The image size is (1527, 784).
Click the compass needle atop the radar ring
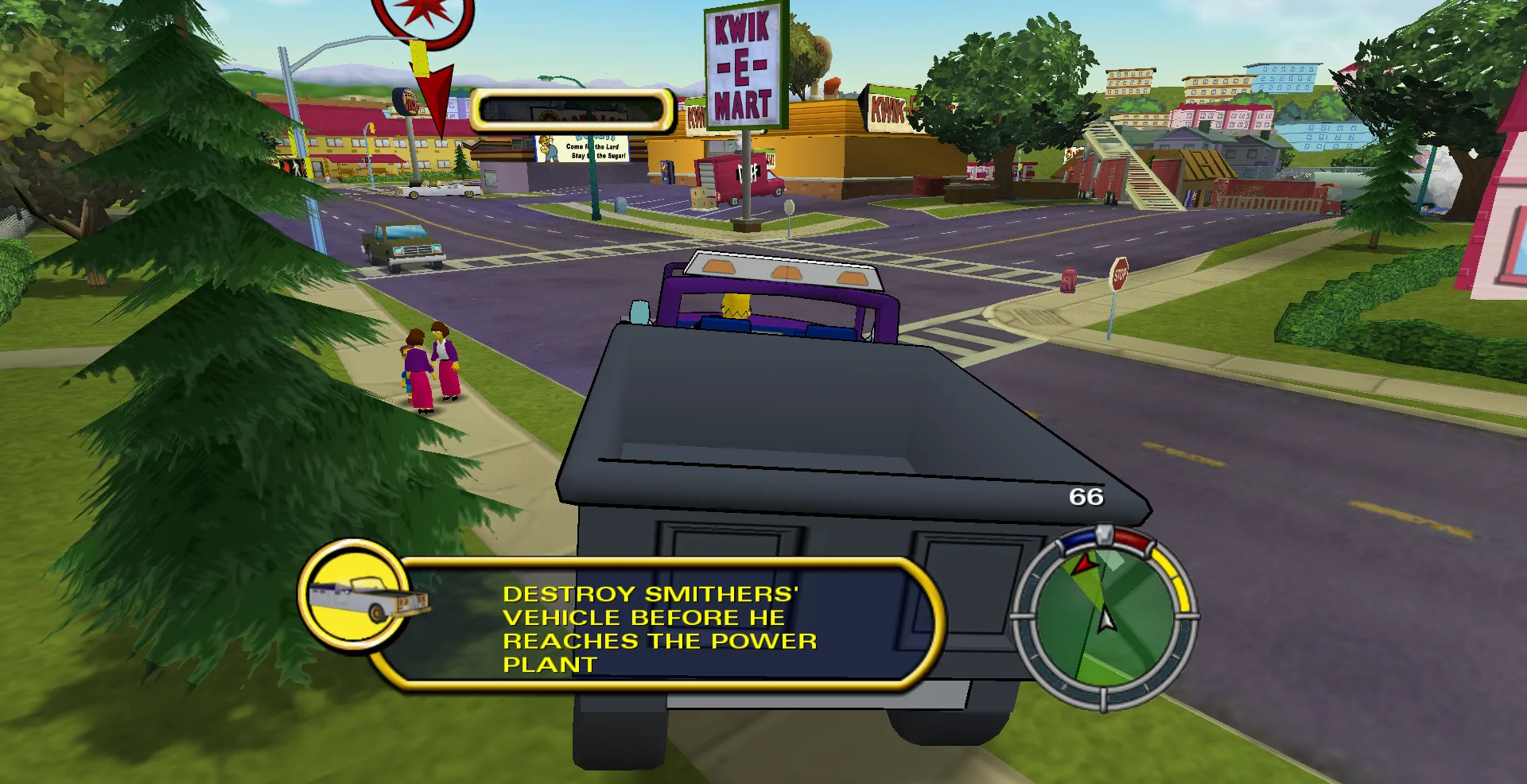[x=1105, y=537]
